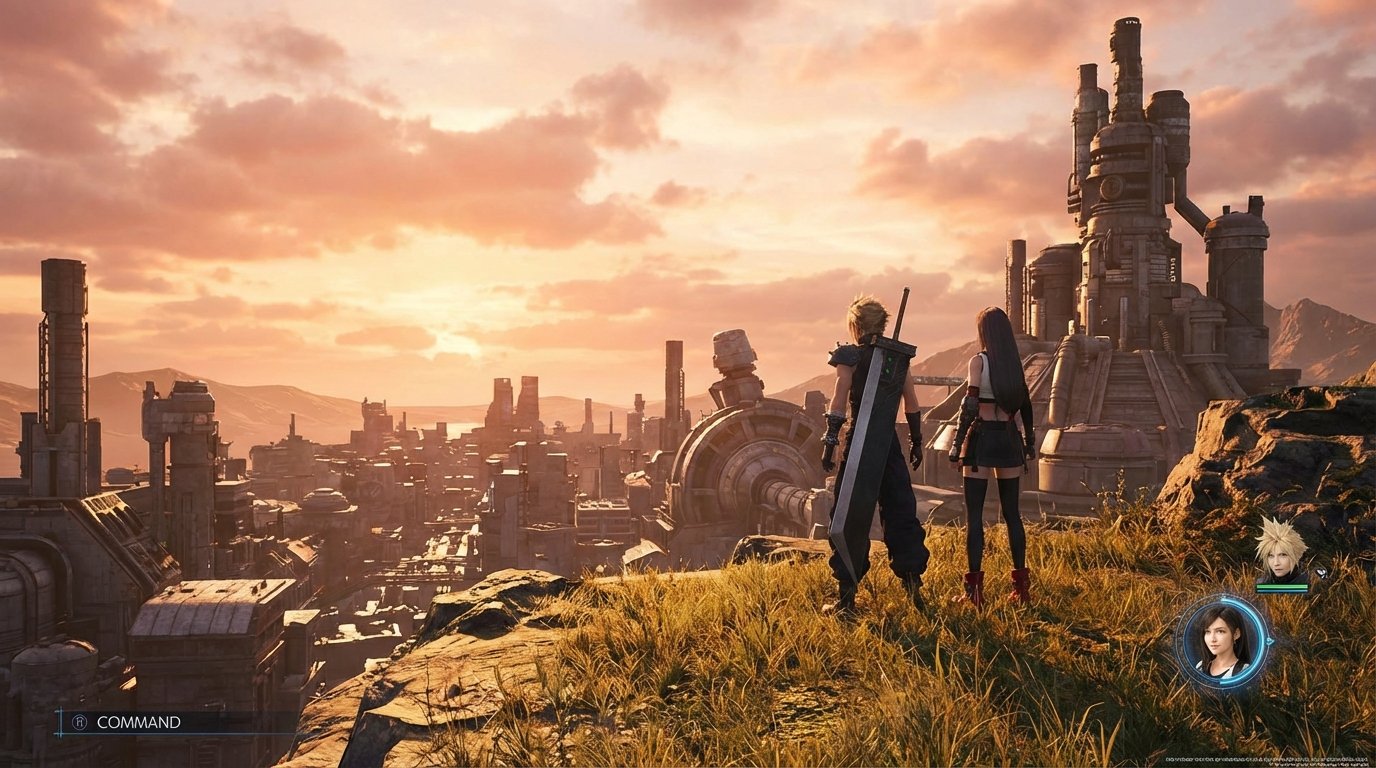This screenshot has width=1376, height=768.
Task: Click the small dark icon beside Cloud's portrait
Action: click(x=1321, y=574)
